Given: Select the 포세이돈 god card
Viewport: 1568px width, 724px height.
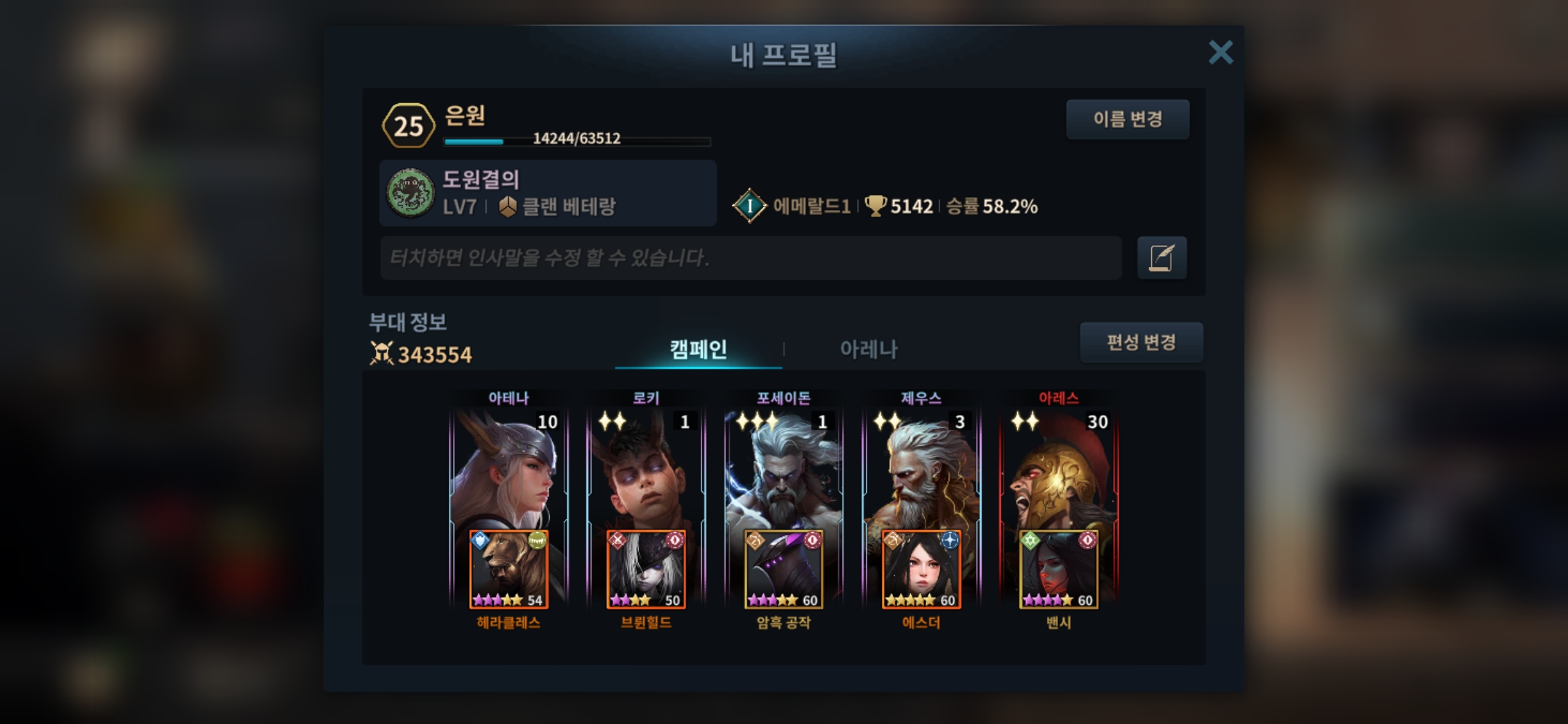Looking at the screenshot, I should (x=783, y=469).
